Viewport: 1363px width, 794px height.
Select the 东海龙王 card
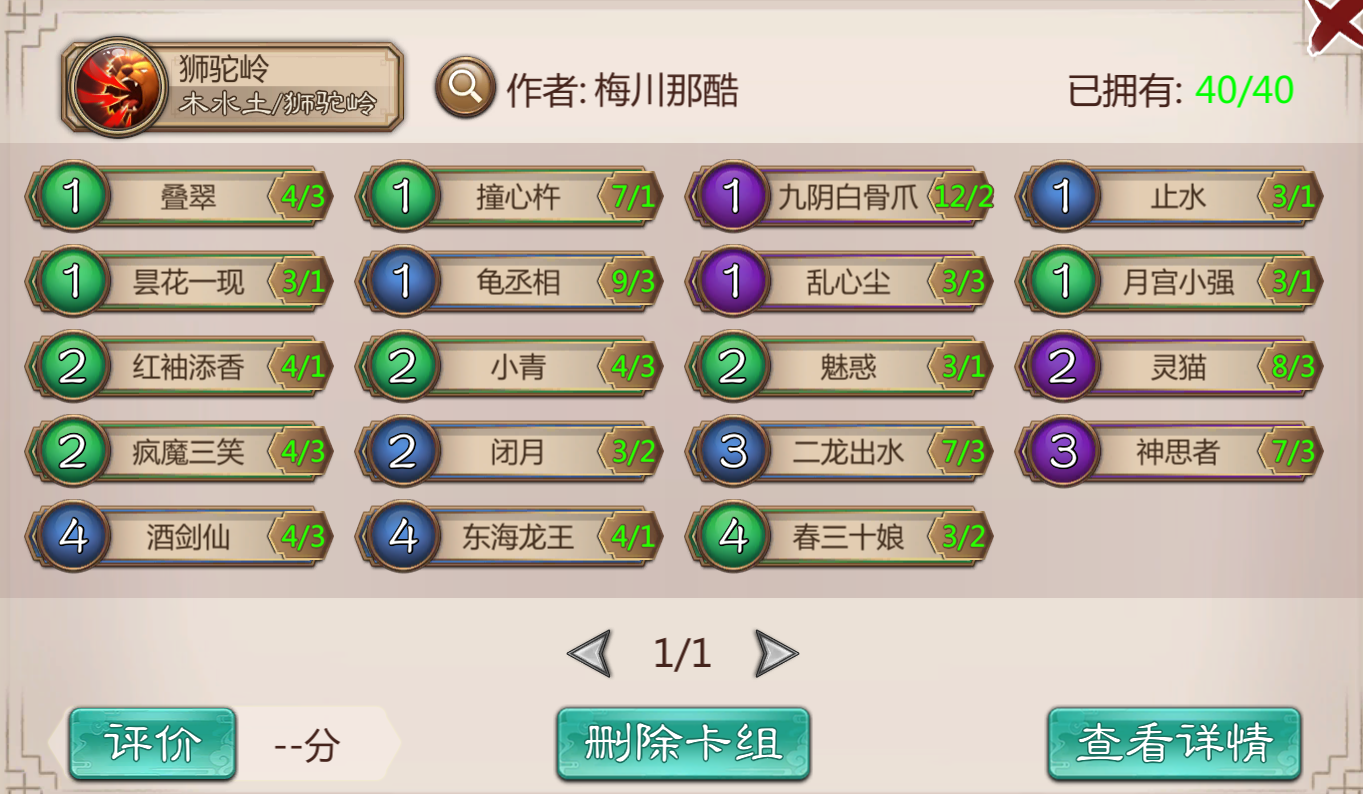pos(510,537)
